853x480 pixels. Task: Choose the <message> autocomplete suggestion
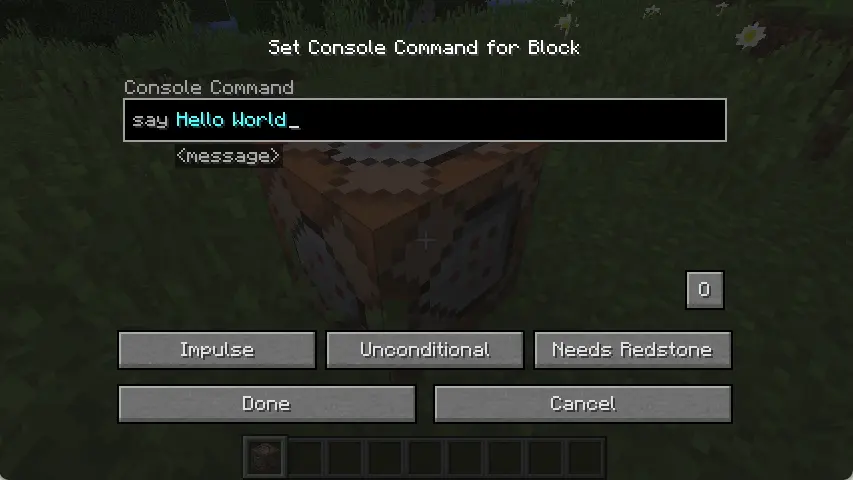[x=228, y=156]
